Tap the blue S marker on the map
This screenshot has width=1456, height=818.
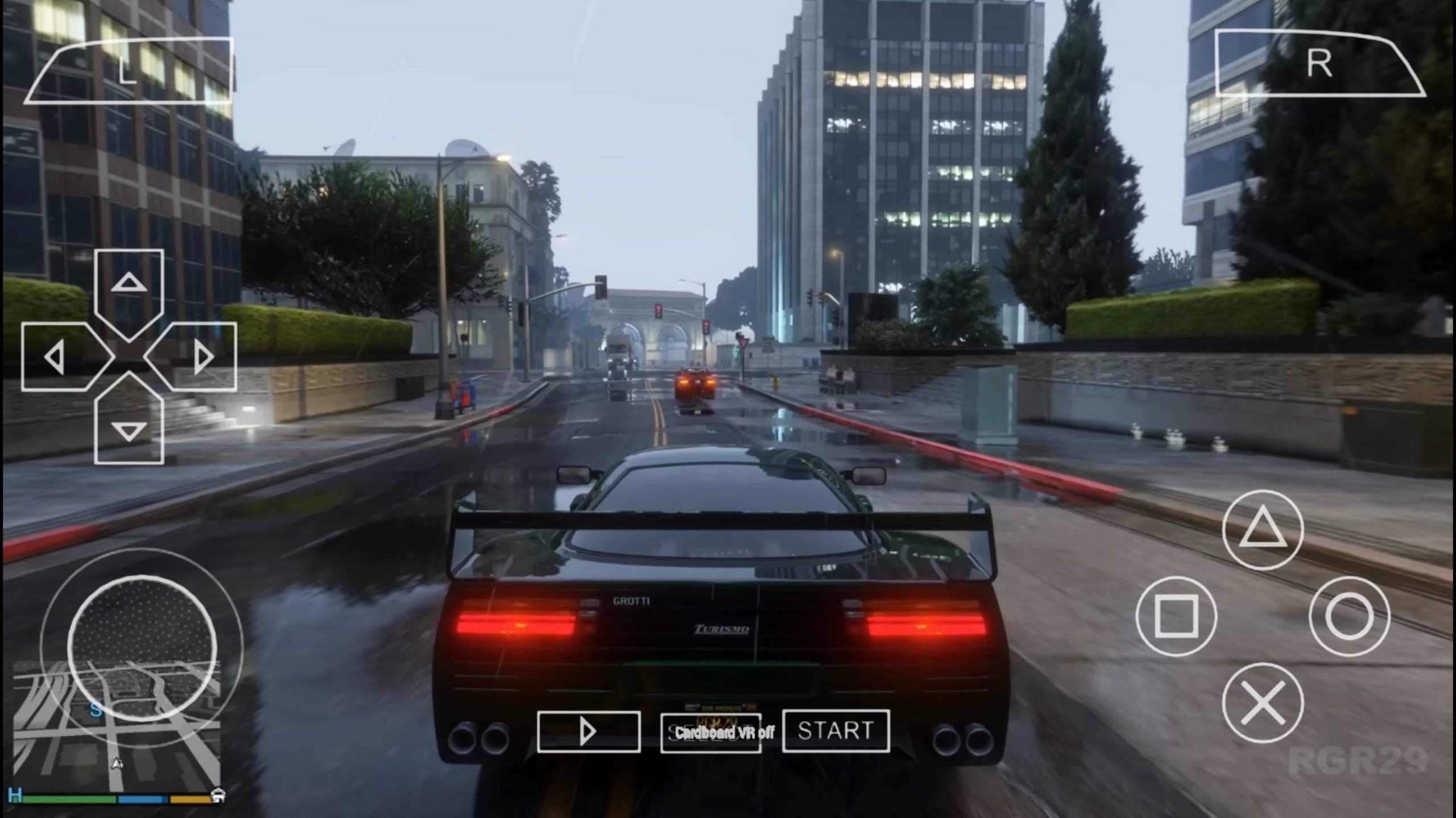coord(96,711)
